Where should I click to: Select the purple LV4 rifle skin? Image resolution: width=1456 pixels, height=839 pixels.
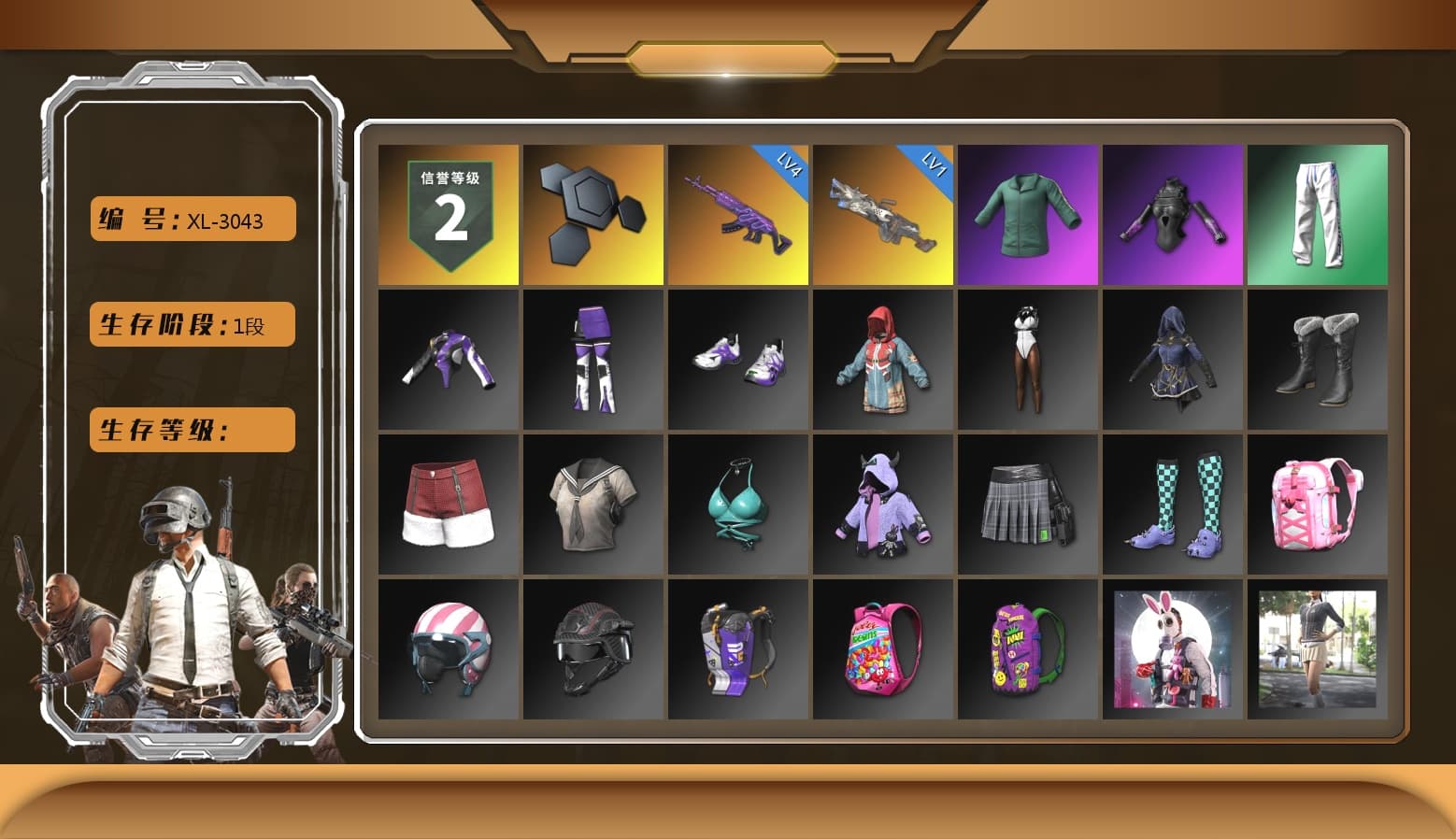click(x=737, y=214)
